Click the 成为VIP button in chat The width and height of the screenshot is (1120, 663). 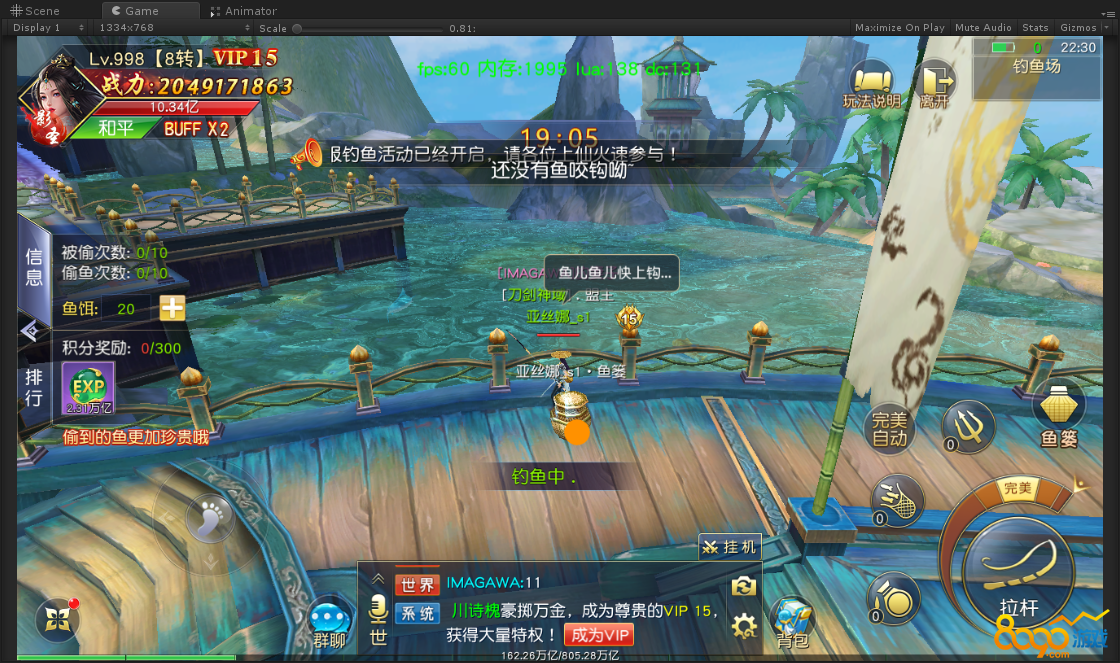click(x=598, y=634)
